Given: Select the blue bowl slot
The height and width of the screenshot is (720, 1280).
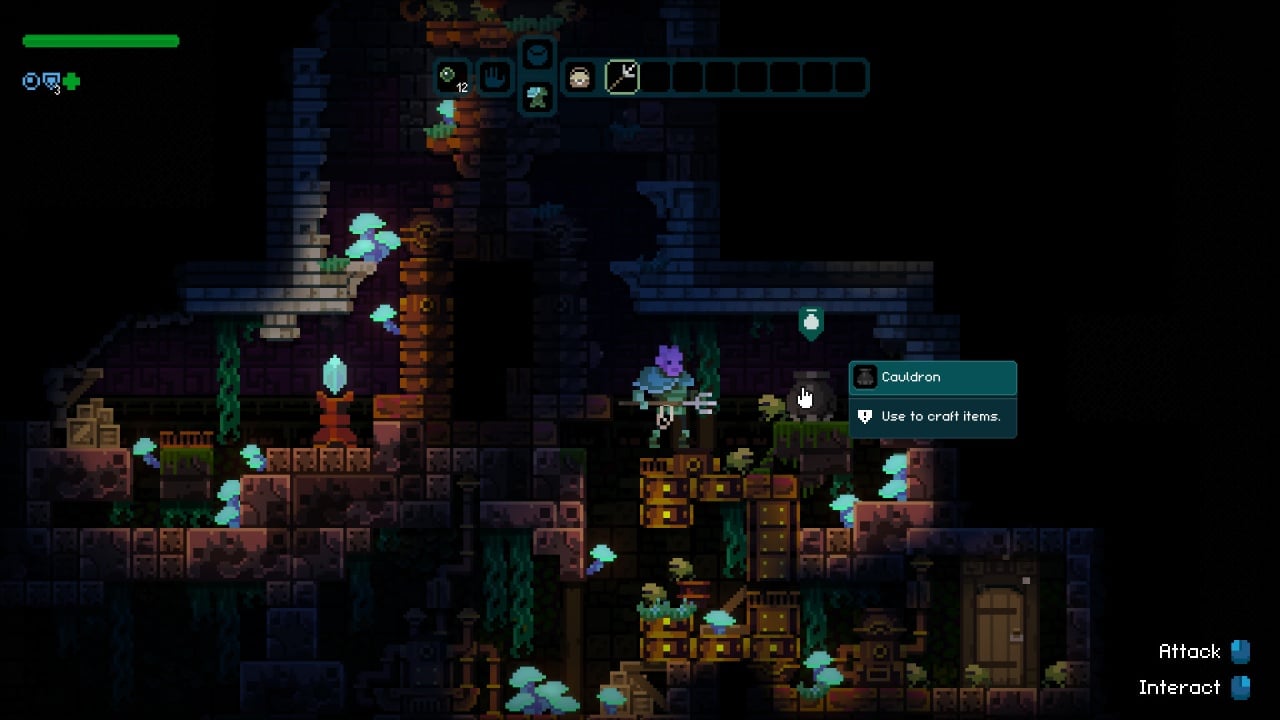Looking at the screenshot, I should [x=537, y=55].
